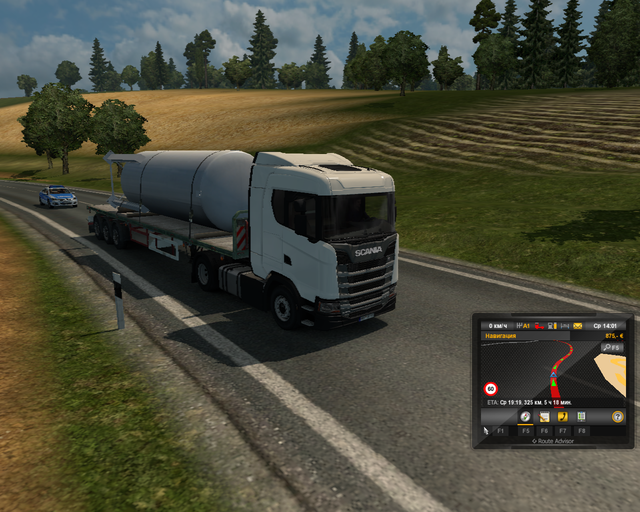Open the question mark help button
640x512 pixels.
pos(618,415)
